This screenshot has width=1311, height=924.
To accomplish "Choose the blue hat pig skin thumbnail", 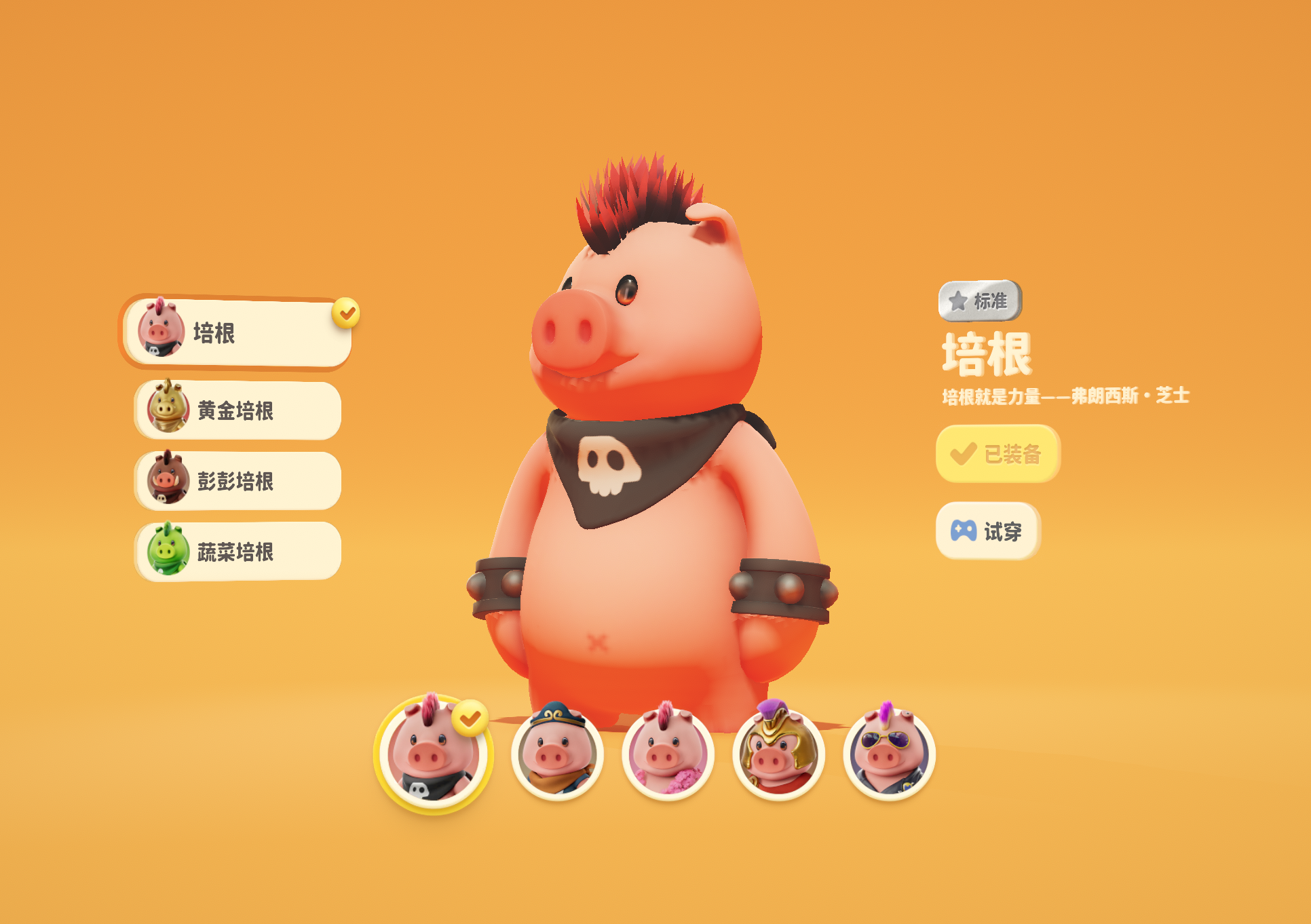I will pyautogui.click(x=557, y=754).
